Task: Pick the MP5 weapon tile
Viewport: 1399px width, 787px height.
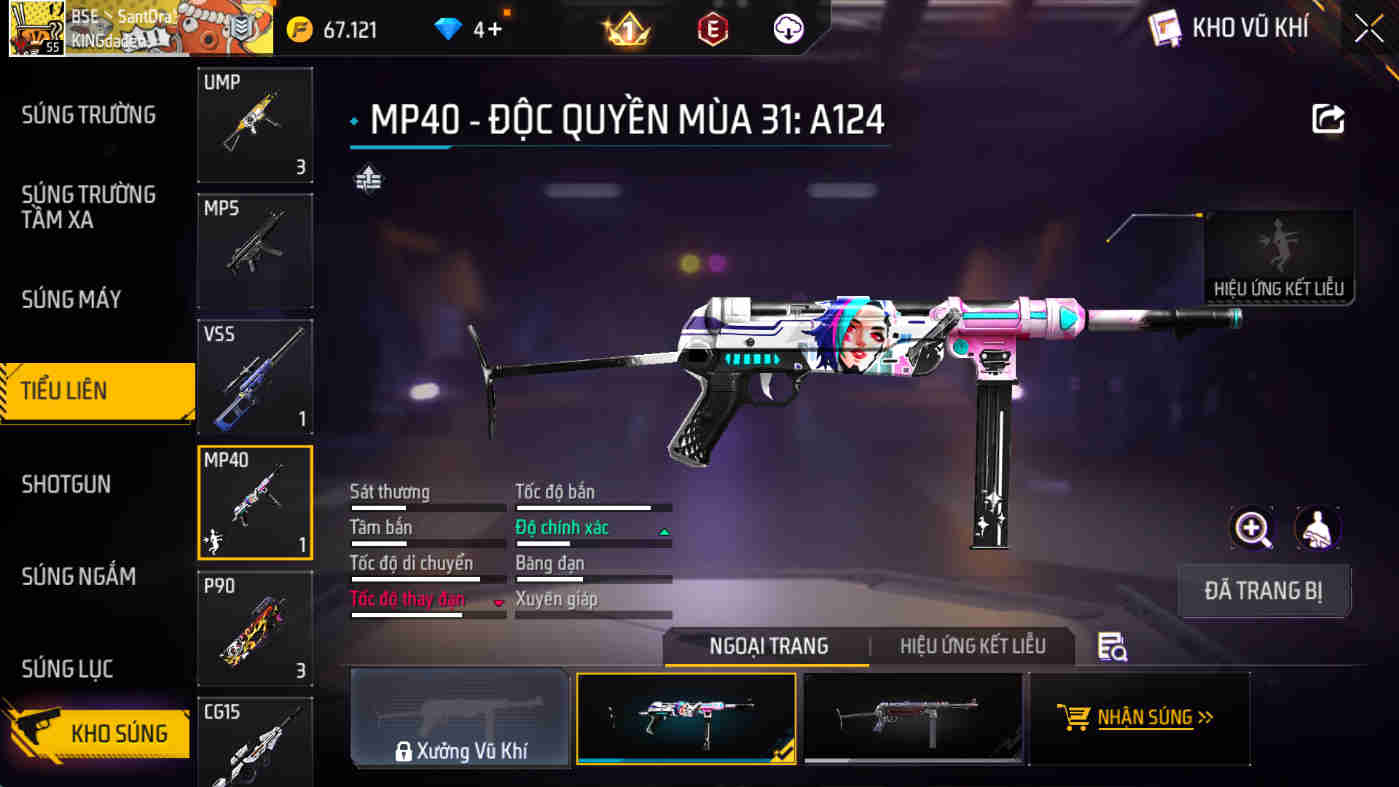Action: click(255, 251)
